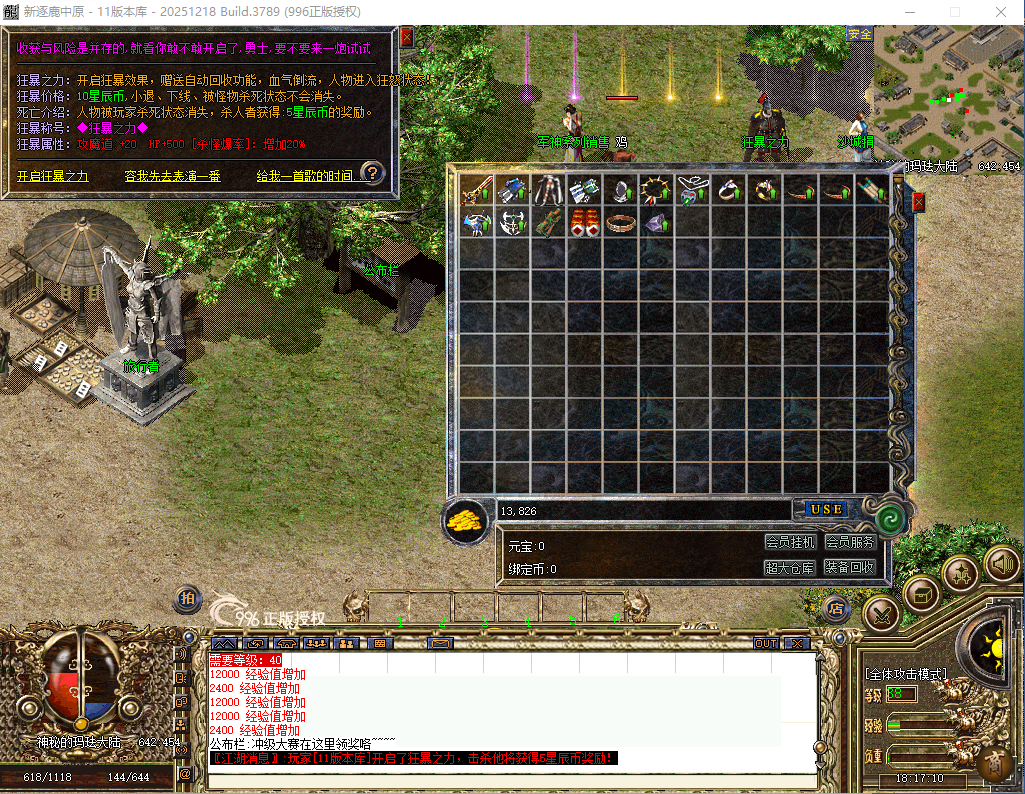Open 装备回收 equipment recycling
Screen dimensions: 1025x794
click(x=850, y=567)
